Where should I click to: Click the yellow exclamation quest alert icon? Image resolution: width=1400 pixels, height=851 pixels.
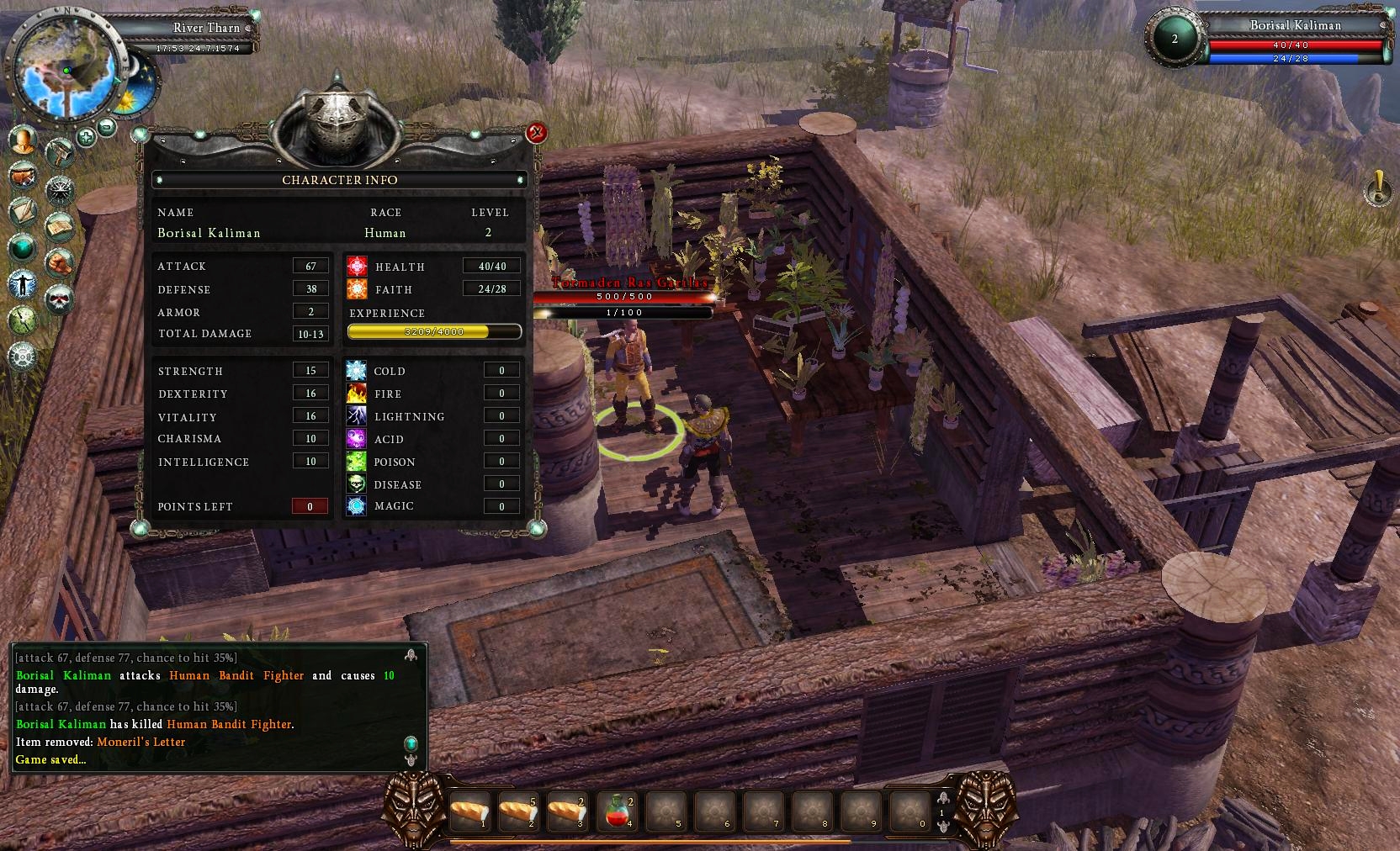(x=1378, y=188)
